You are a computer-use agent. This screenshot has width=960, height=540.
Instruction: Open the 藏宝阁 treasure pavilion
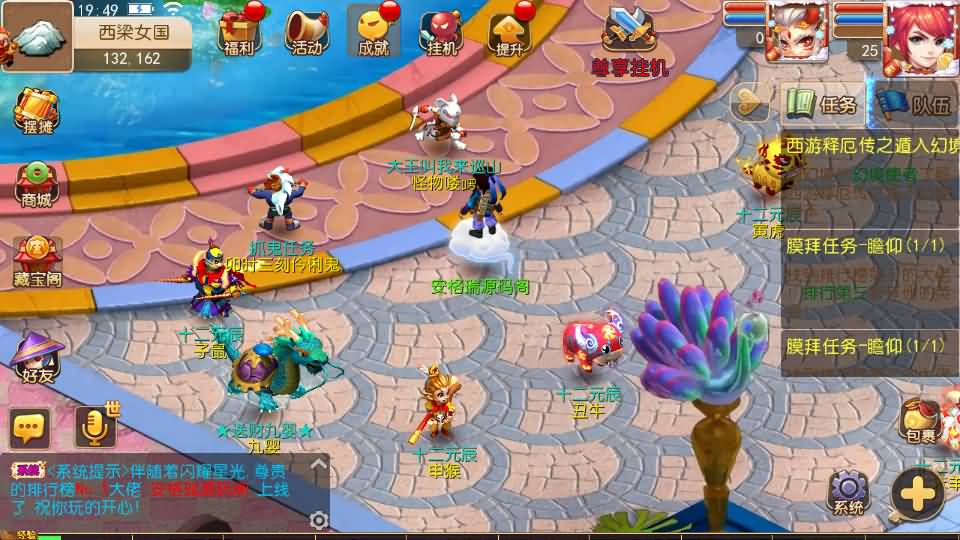click(x=37, y=260)
